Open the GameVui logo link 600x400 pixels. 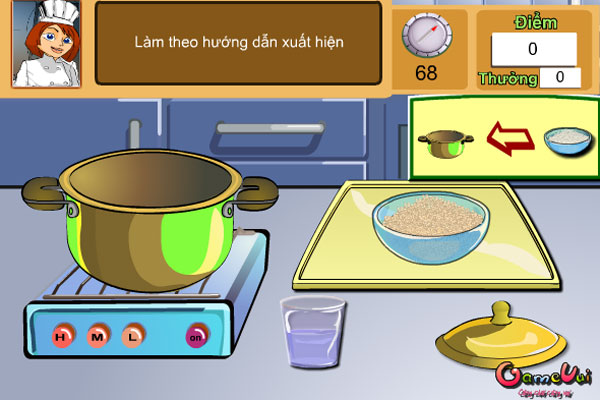(x=547, y=379)
